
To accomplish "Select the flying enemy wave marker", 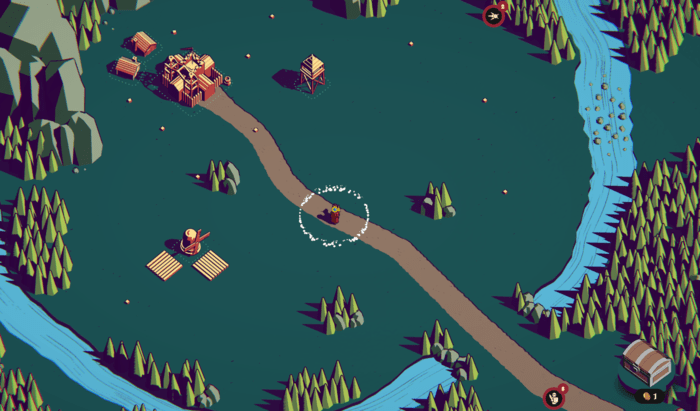I will tap(493, 15).
